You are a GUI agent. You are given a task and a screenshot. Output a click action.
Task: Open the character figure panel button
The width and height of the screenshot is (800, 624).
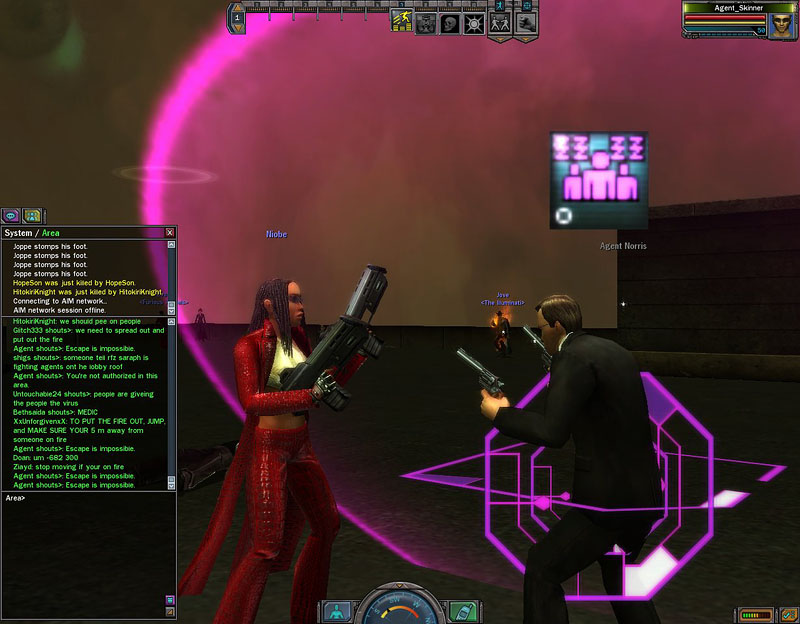[338, 610]
